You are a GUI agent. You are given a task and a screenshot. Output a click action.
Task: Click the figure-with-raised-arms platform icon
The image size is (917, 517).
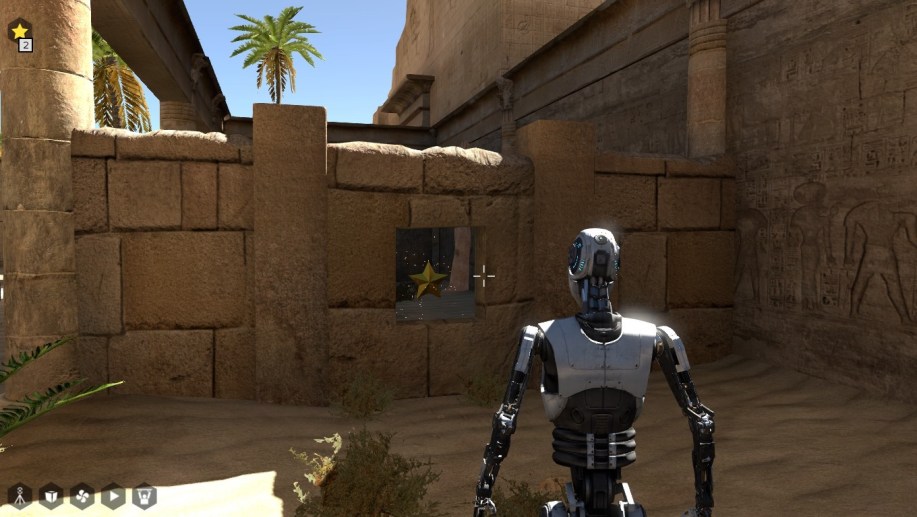[x=145, y=495]
